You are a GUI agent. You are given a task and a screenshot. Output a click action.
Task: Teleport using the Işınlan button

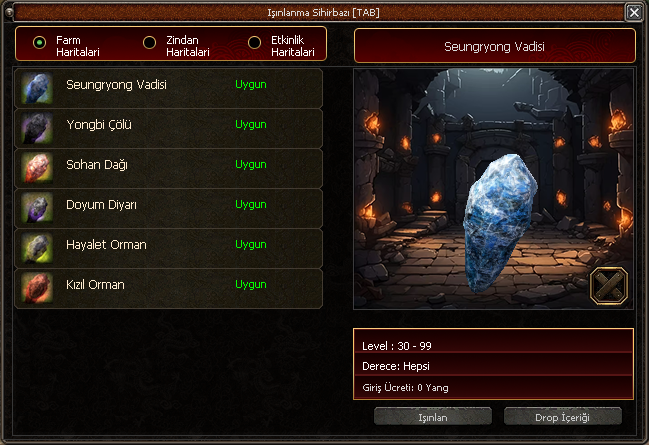pos(432,416)
